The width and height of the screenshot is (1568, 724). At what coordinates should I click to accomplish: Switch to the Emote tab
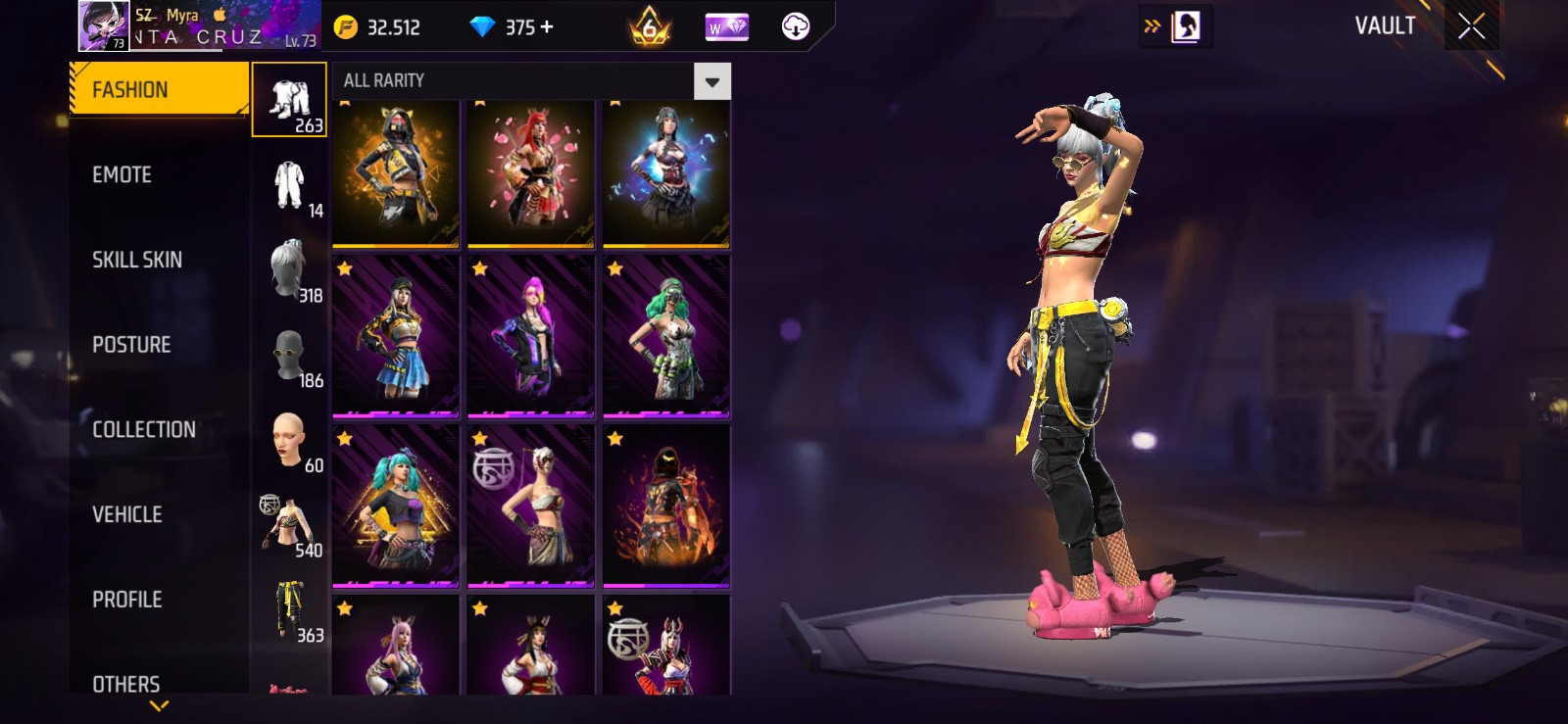[122, 175]
